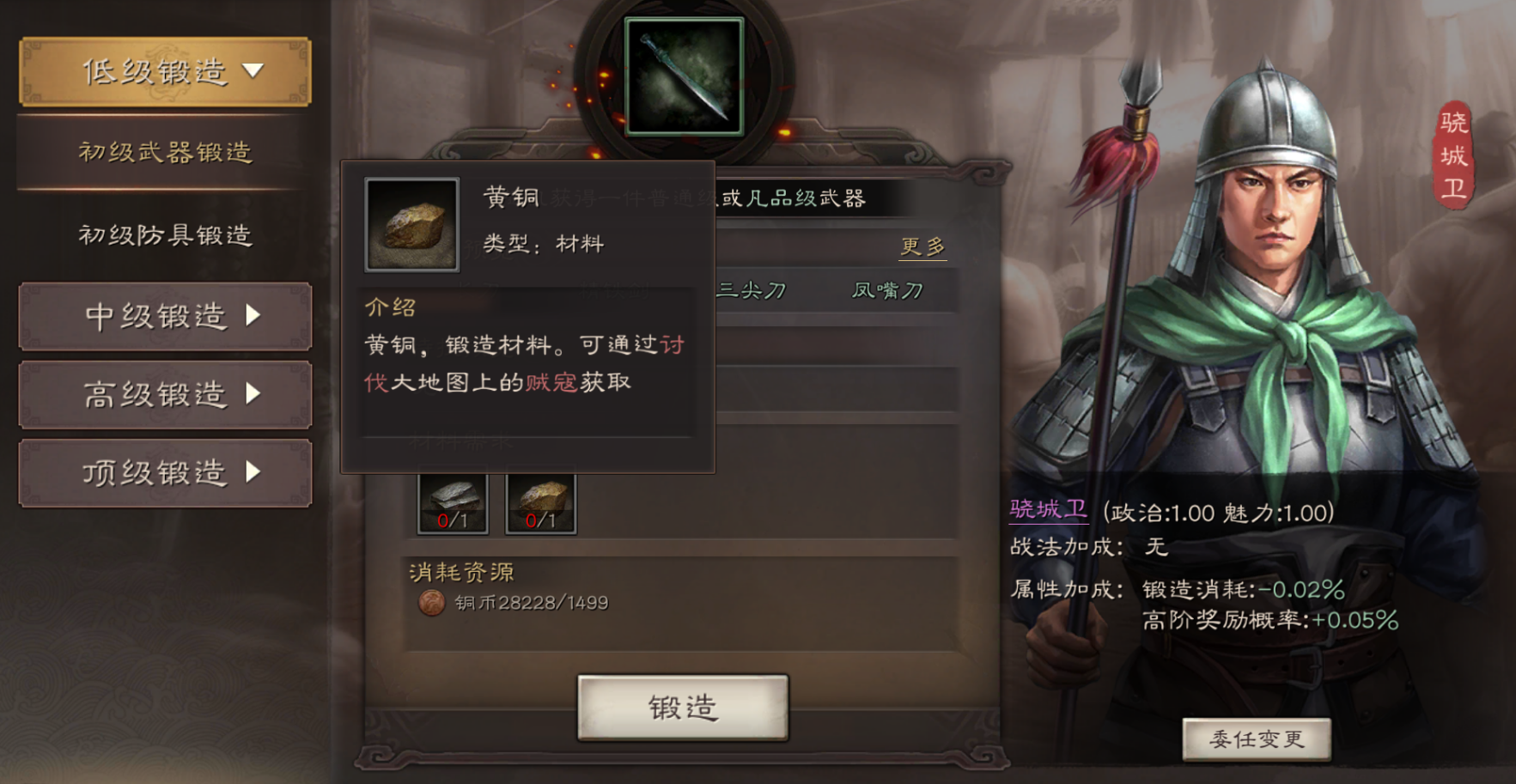Click the 黄铜 brass icon inside the tooltip
The height and width of the screenshot is (784, 1516).
pos(411,225)
